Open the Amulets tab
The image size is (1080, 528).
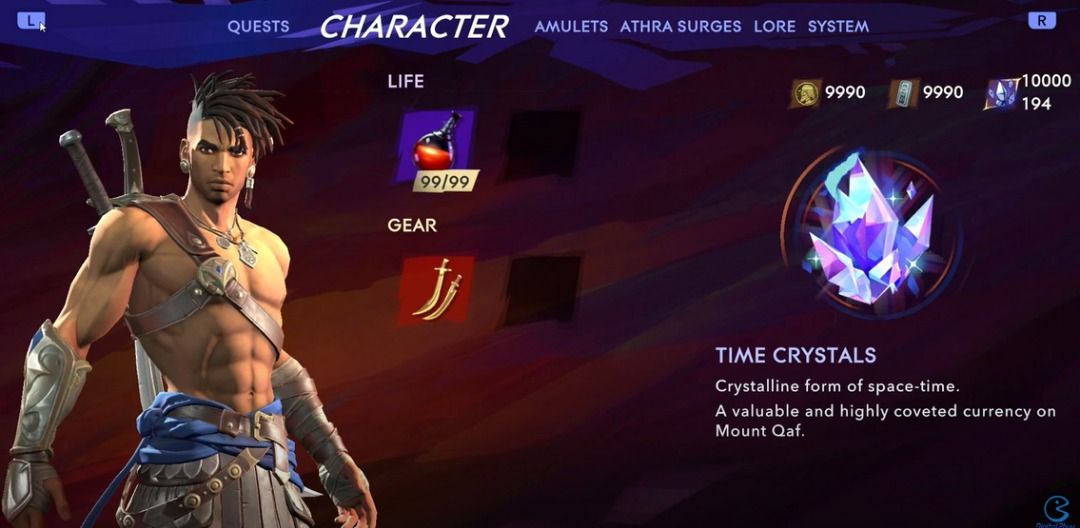[571, 27]
